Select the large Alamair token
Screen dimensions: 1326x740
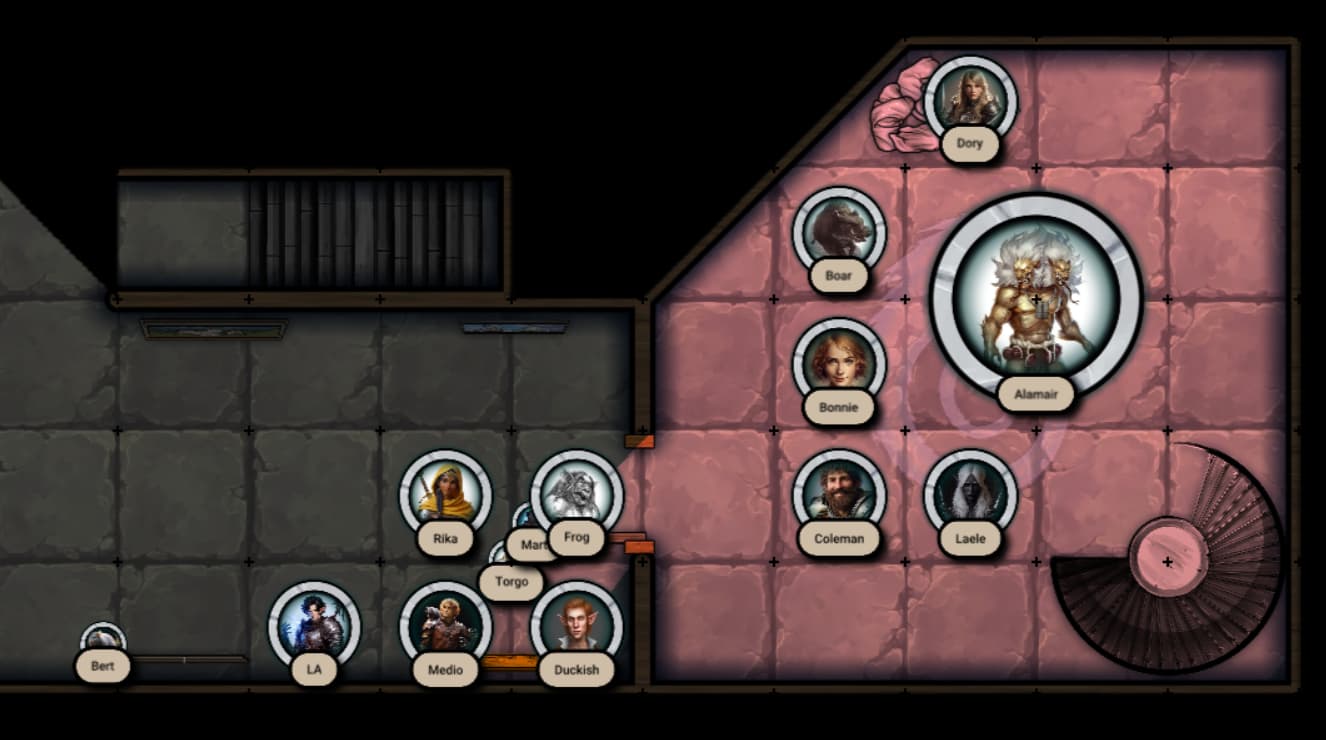click(1036, 298)
